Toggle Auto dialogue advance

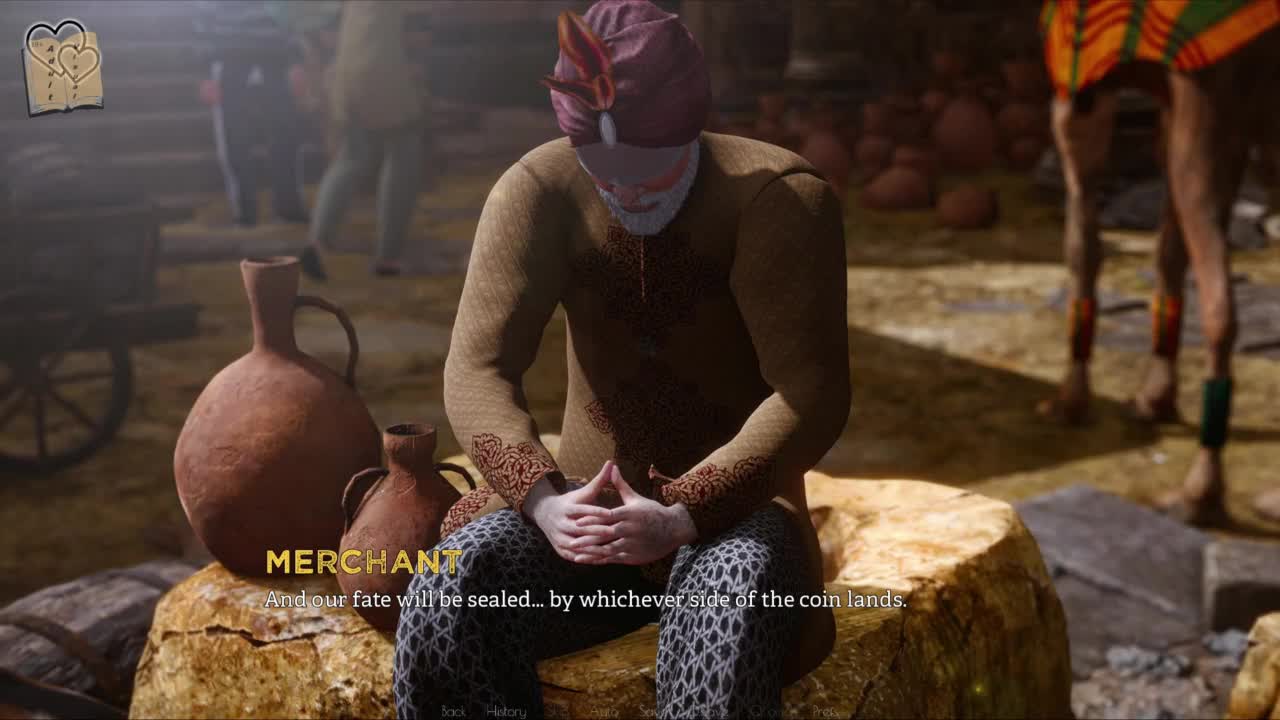point(604,711)
